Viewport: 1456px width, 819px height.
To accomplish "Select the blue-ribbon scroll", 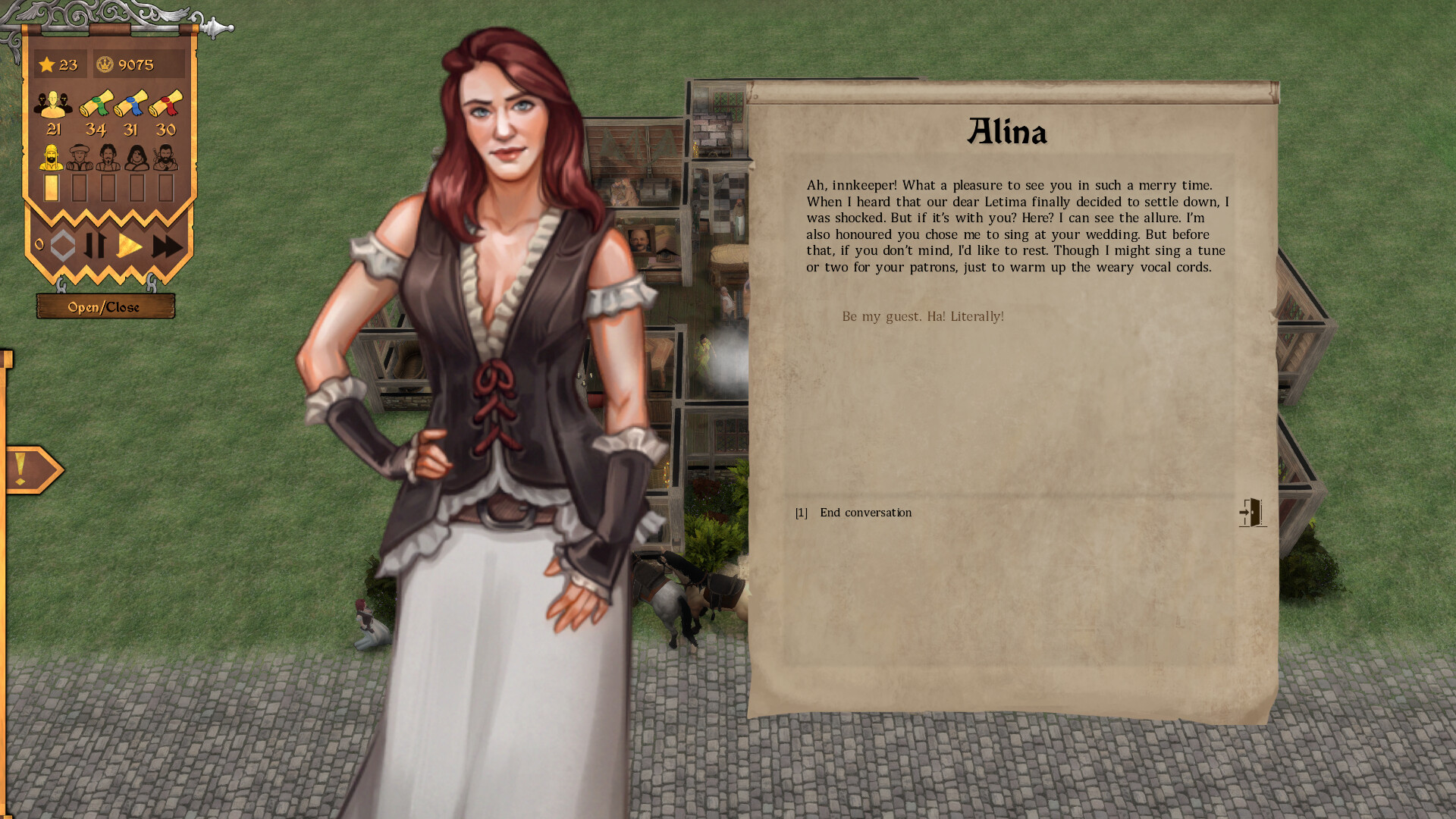I will 130,103.
